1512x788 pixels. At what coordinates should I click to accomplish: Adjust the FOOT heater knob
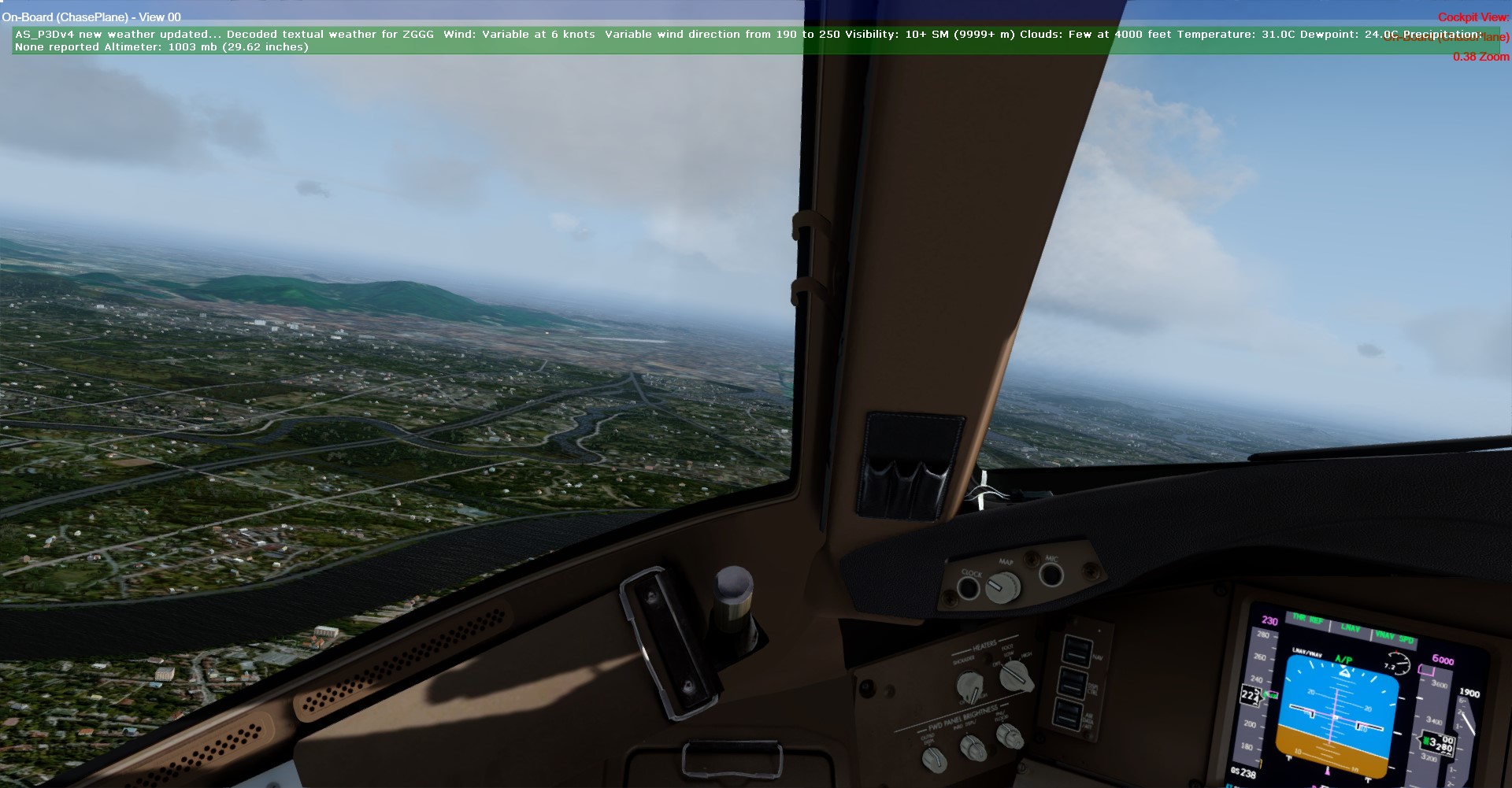[1016, 675]
